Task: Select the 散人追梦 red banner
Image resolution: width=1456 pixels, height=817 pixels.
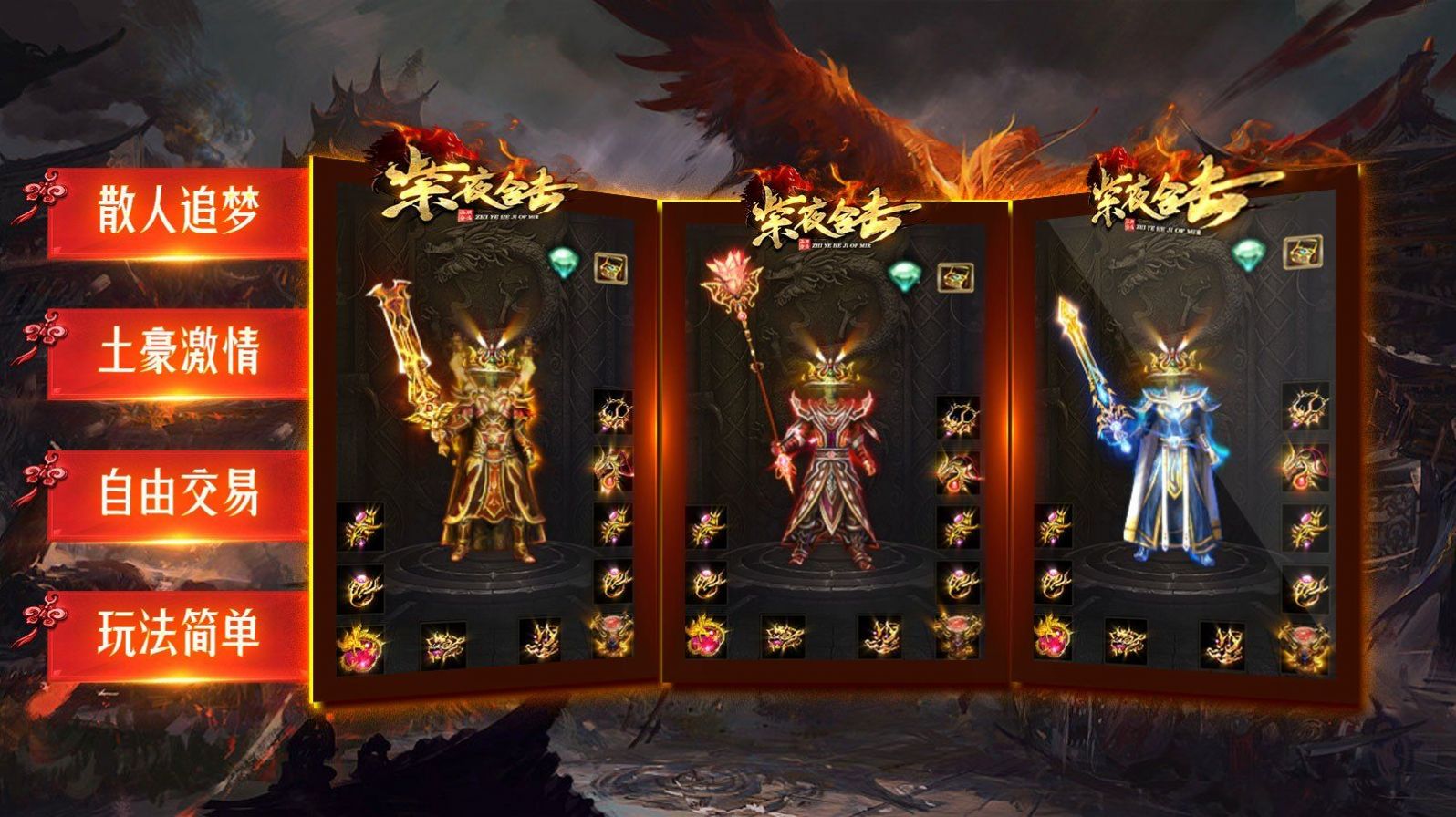Action: [x=178, y=212]
